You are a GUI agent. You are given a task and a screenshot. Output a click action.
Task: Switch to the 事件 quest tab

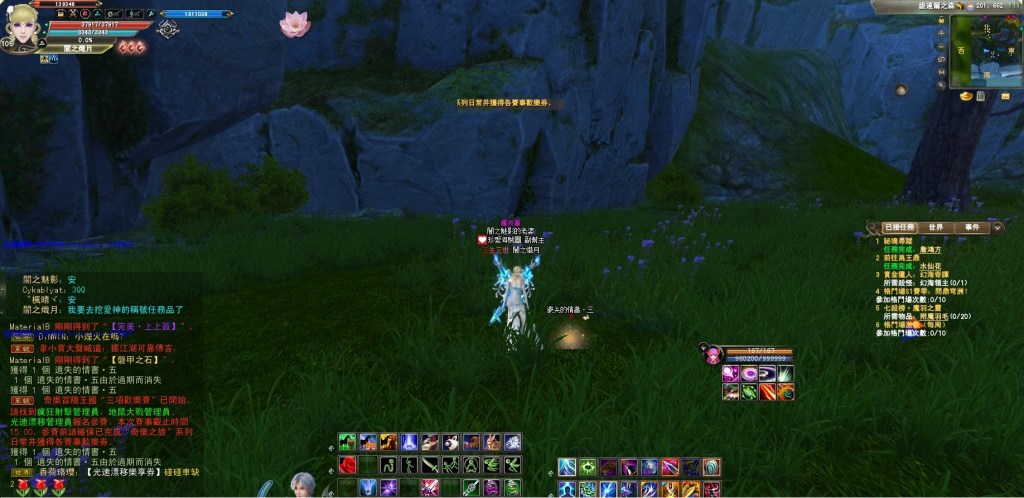pyautogui.click(x=971, y=228)
